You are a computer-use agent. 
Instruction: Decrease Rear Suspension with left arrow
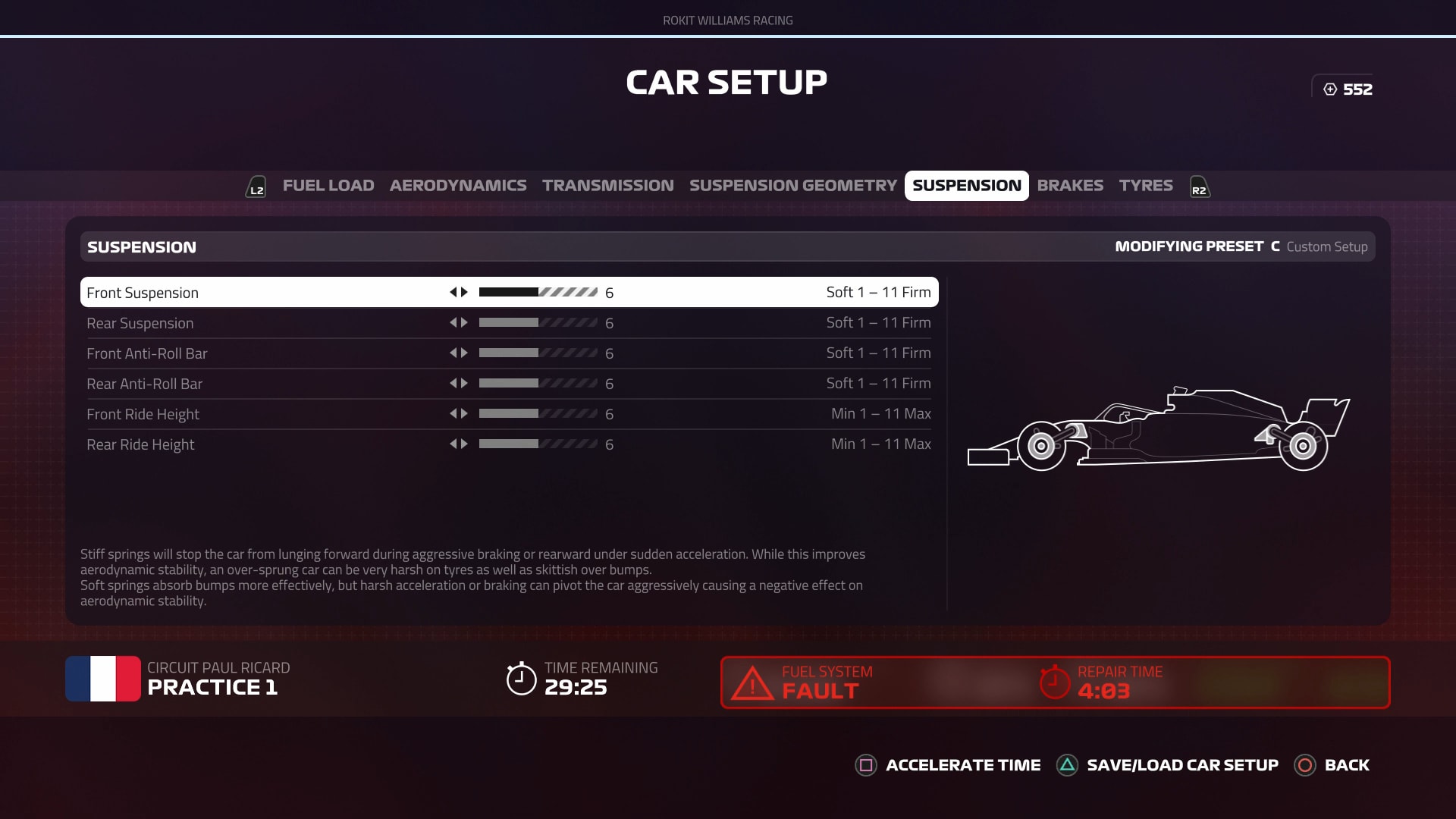453,322
